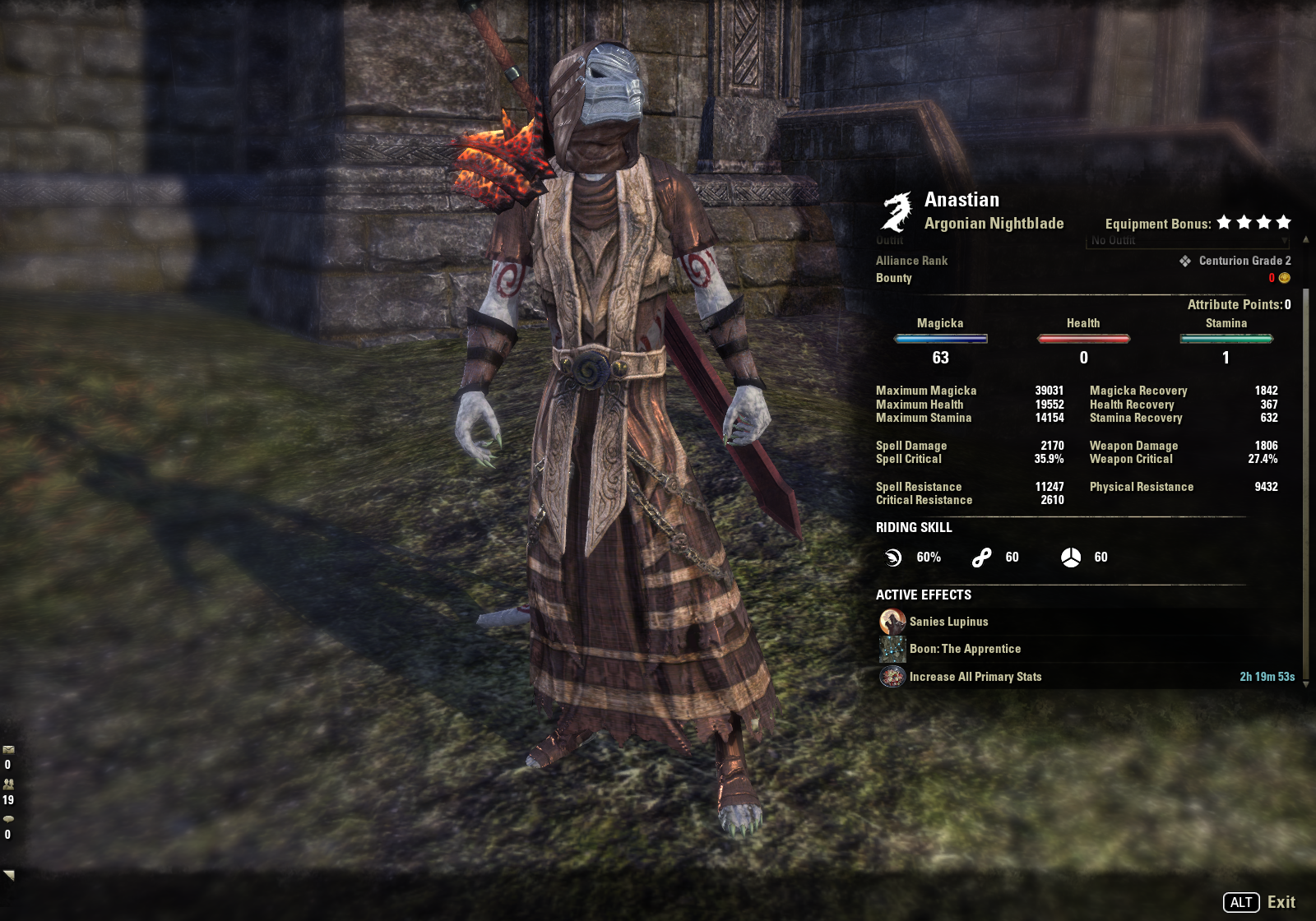Image resolution: width=1316 pixels, height=921 pixels.
Task: Select the Increase All Primary Stats effect
Action: 975,677
